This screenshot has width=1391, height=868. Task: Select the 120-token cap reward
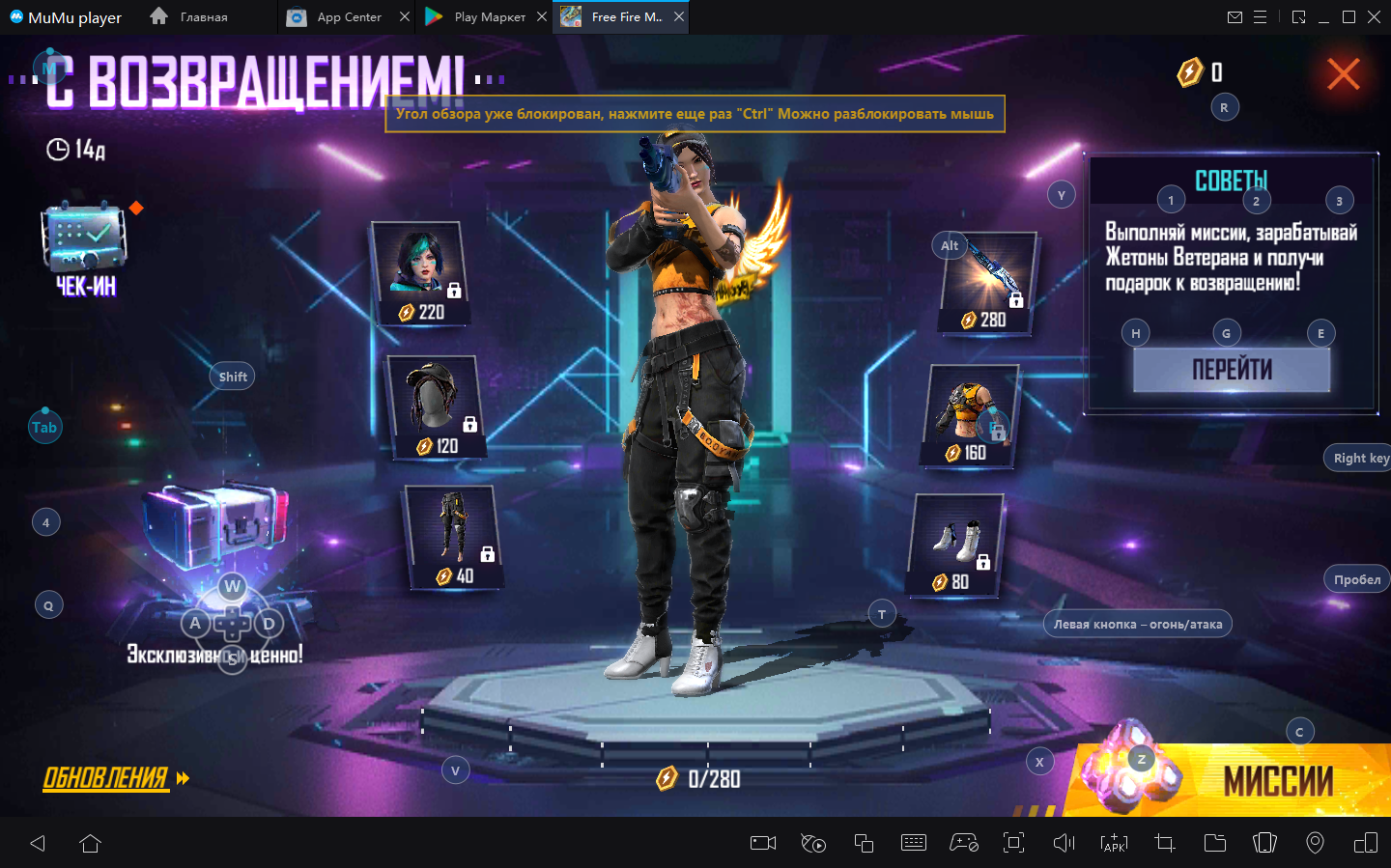click(435, 406)
